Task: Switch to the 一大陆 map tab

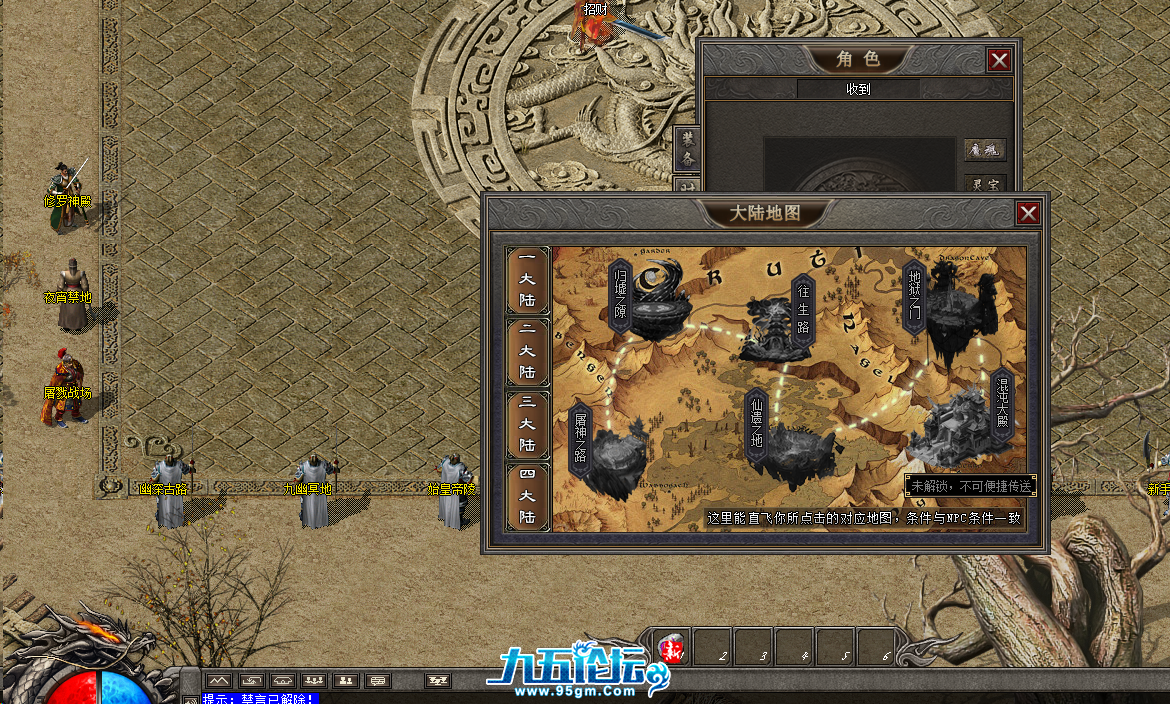Action: (x=527, y=282)
